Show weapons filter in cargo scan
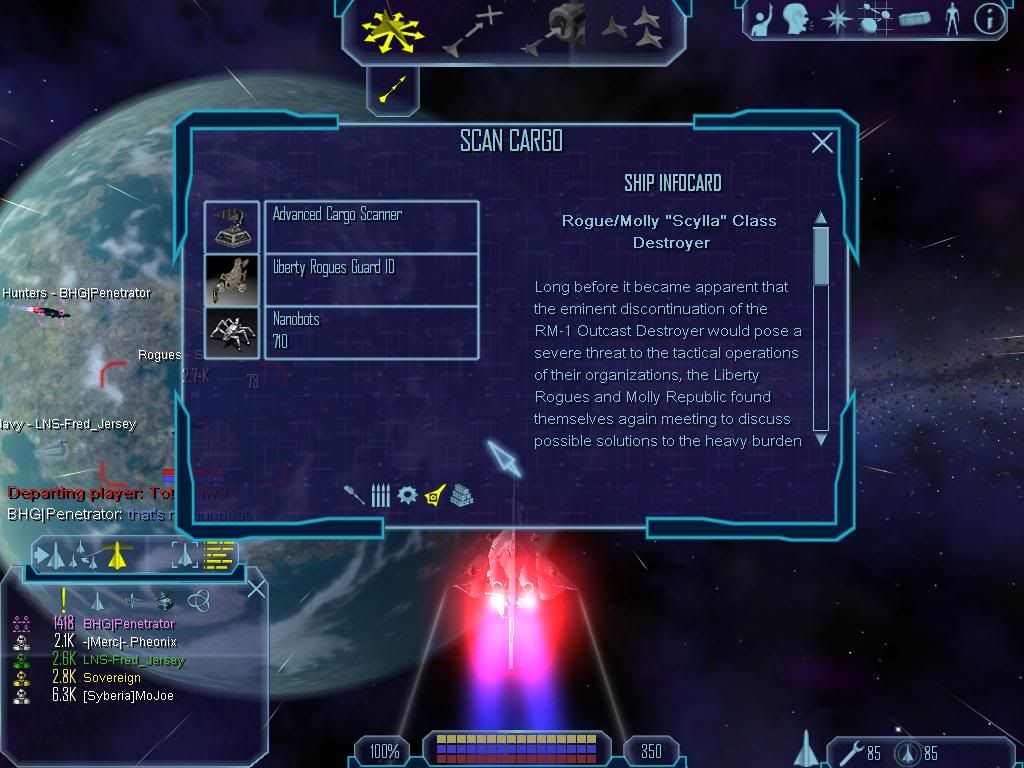Viewport: 1024px width, 768px height. pyautogui.click(x=354, y=495)
